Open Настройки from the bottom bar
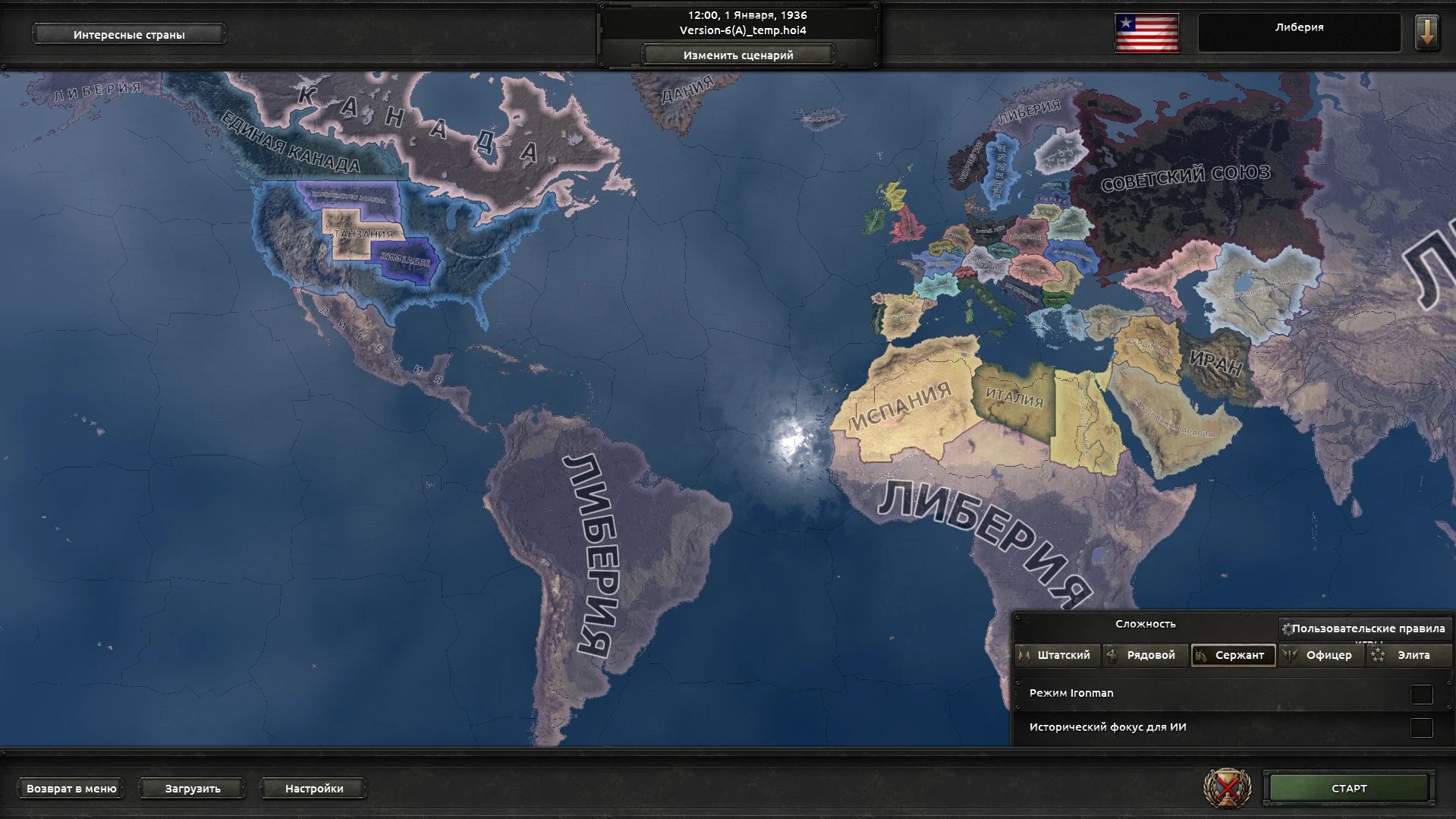 (x=314, y=789)
